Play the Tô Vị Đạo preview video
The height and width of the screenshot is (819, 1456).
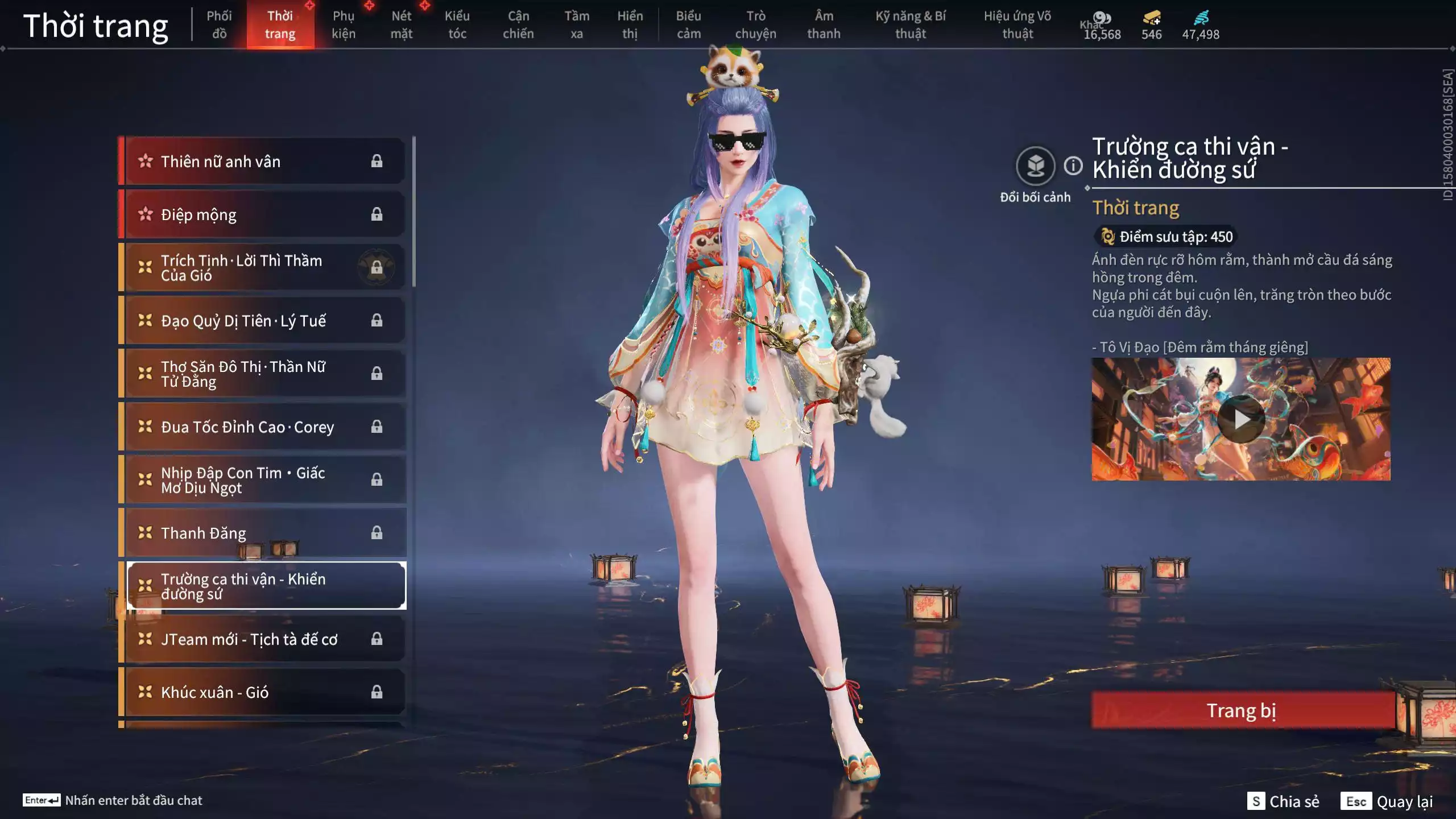coord(1242,419)
